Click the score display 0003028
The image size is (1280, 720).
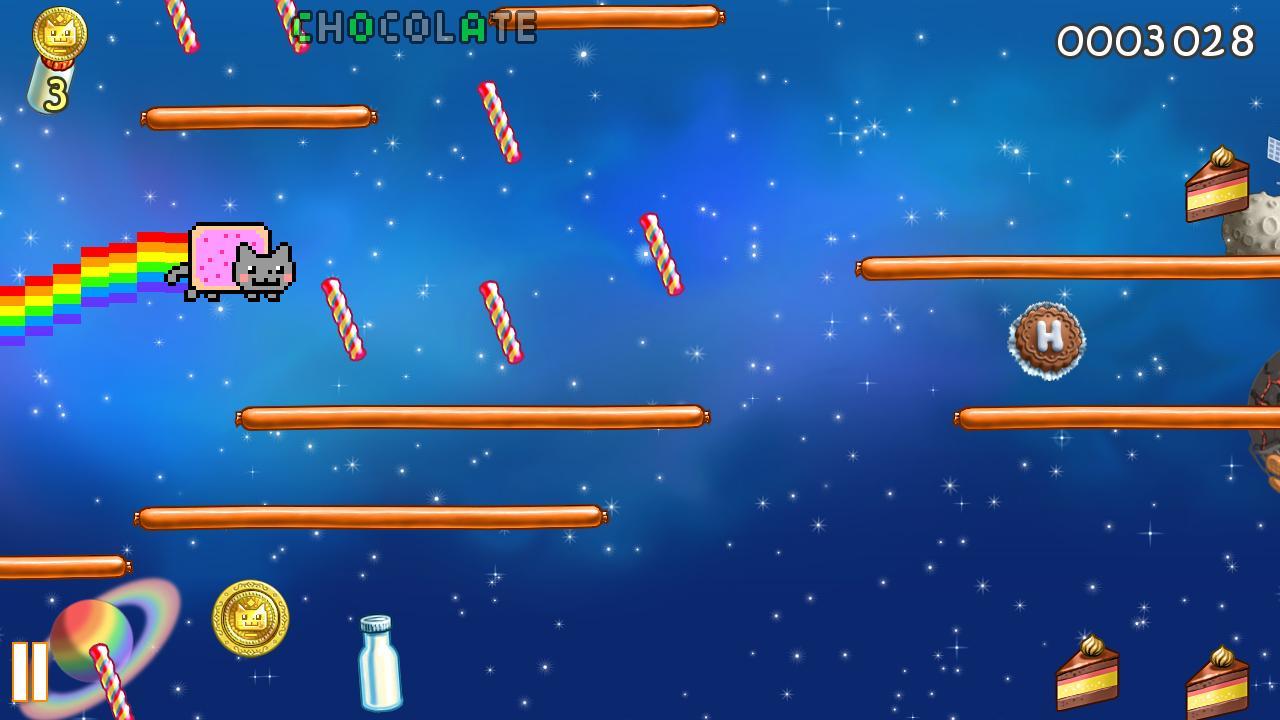coord(1155,40)
